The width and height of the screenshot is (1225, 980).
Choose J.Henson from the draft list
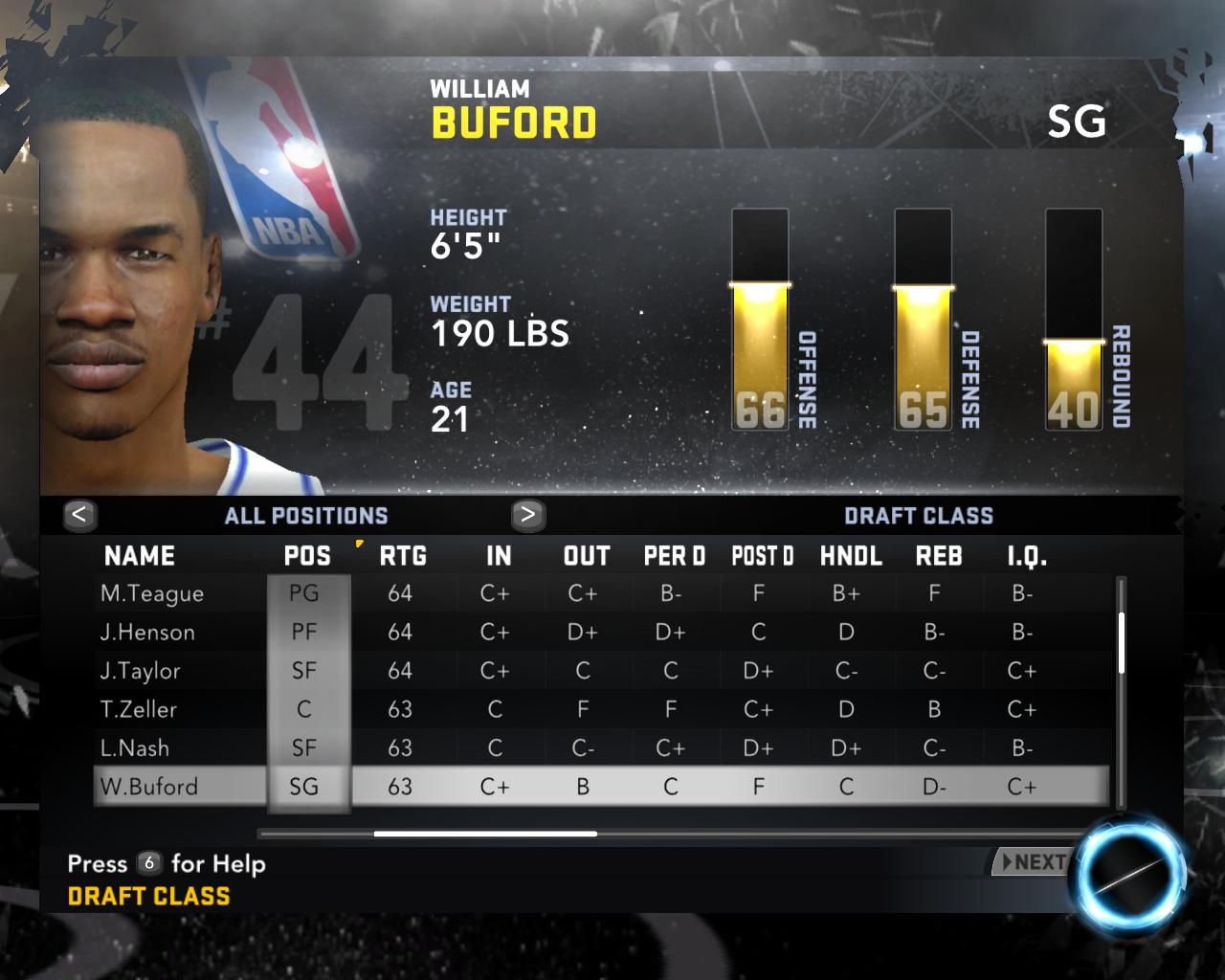(147, 632)
